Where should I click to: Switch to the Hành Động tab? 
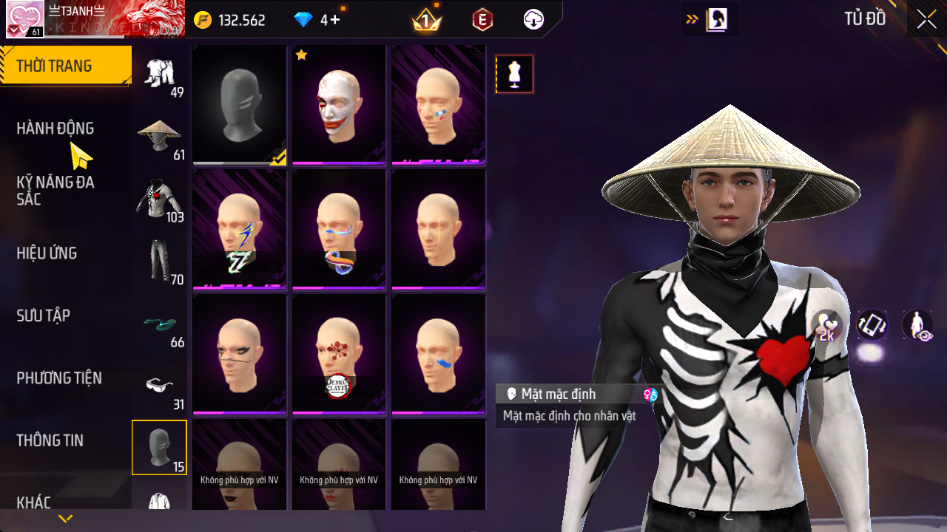click(x=56, y=128)
